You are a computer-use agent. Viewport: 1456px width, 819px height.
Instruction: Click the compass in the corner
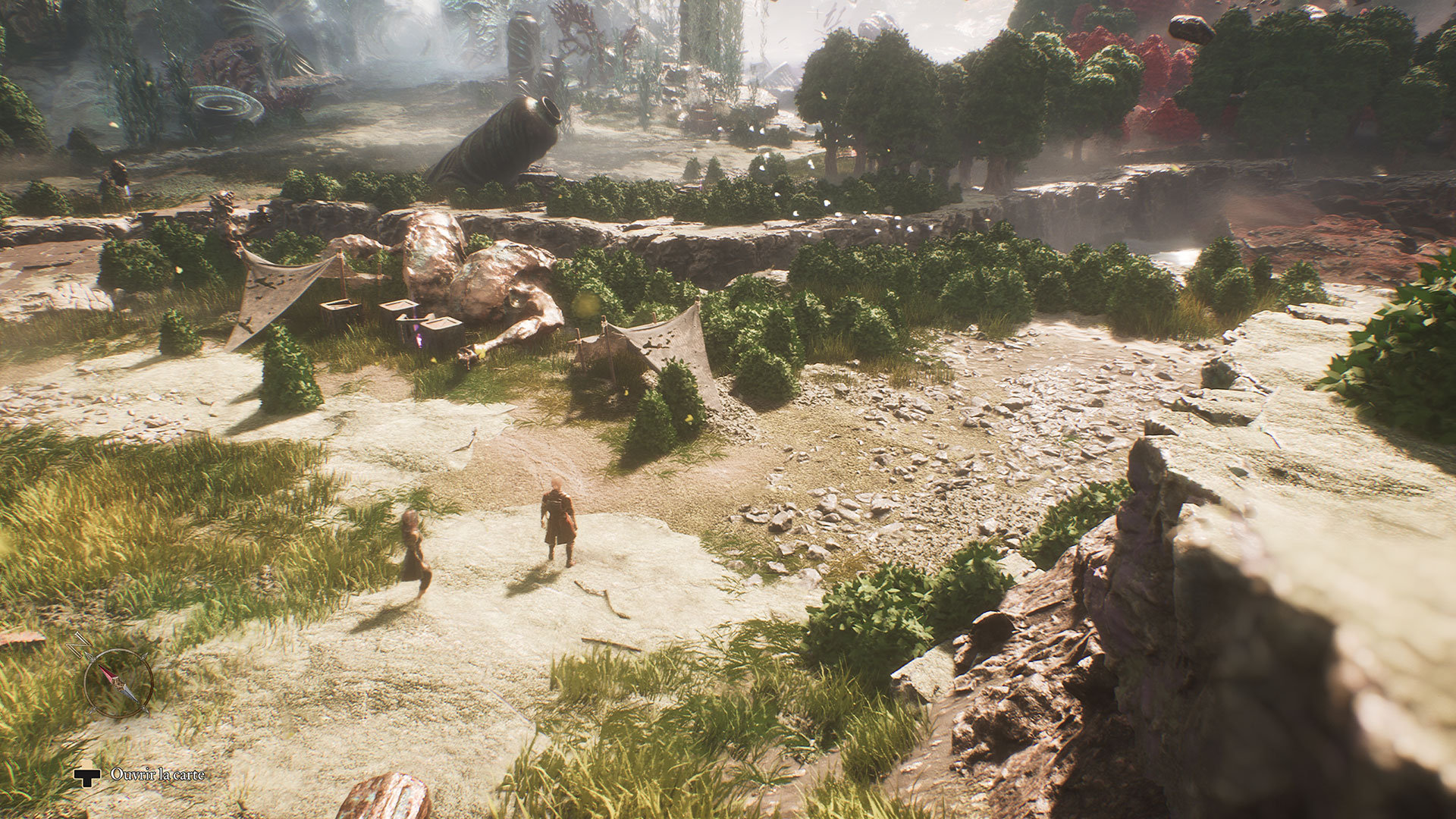coord(118,682)
